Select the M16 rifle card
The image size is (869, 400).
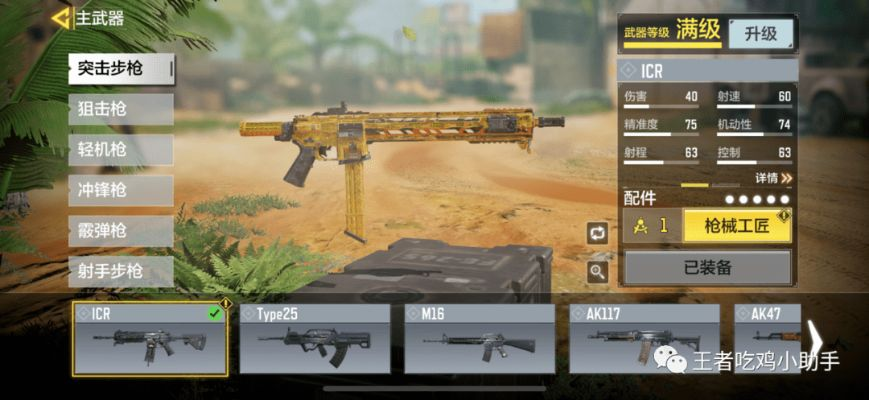[480, 339]
